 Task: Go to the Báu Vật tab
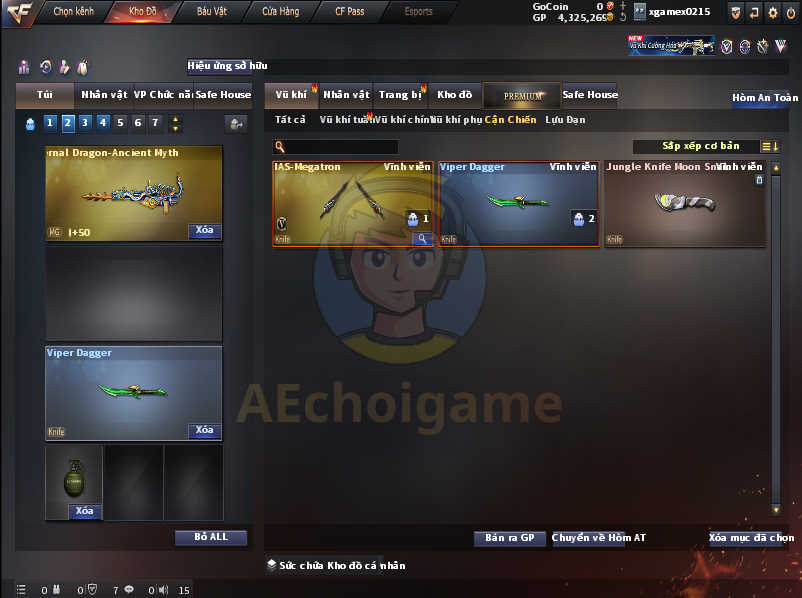pos(211,12)
